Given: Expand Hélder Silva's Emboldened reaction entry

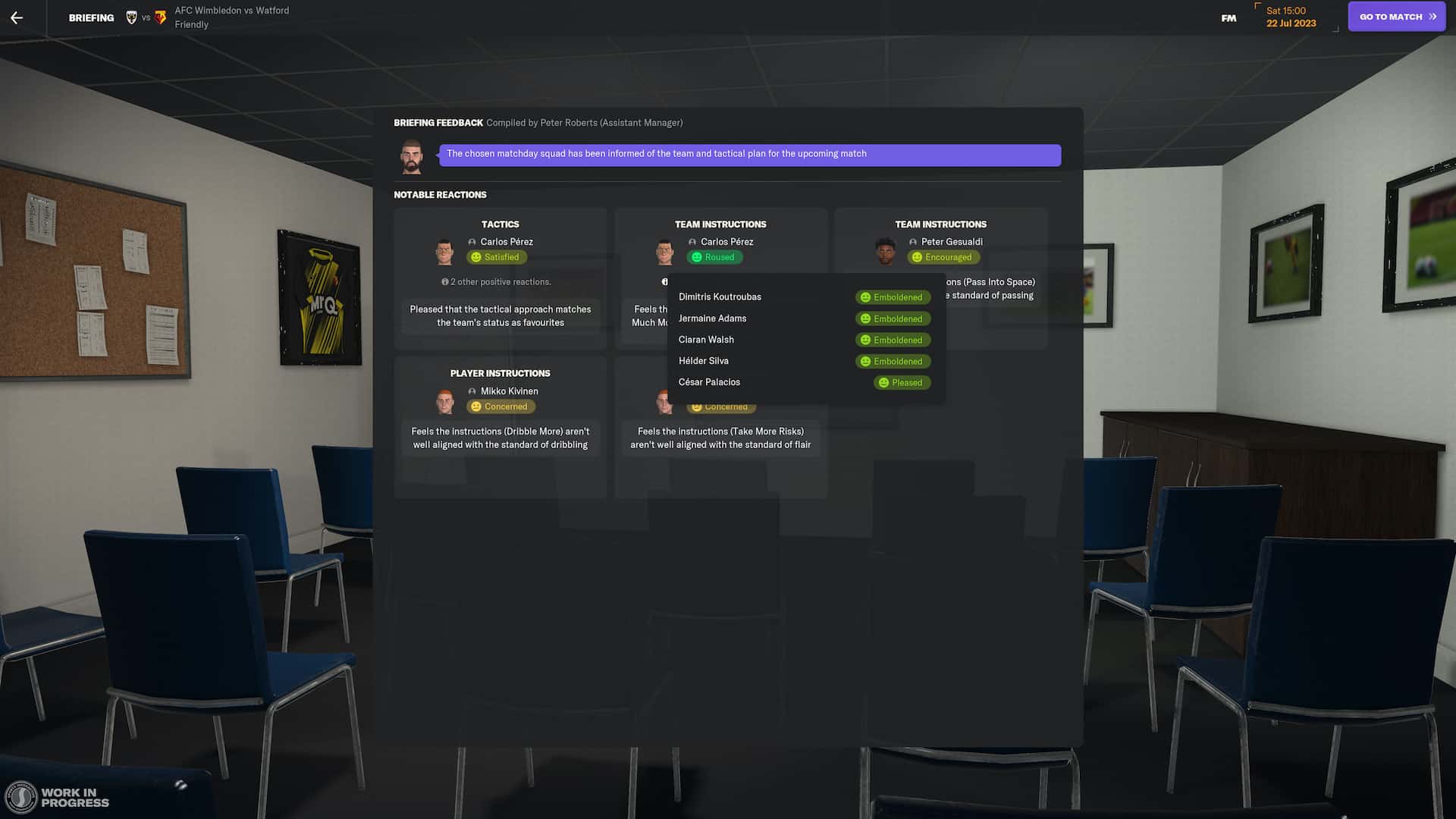Looking at the screenshot, I should pos(893,361).
